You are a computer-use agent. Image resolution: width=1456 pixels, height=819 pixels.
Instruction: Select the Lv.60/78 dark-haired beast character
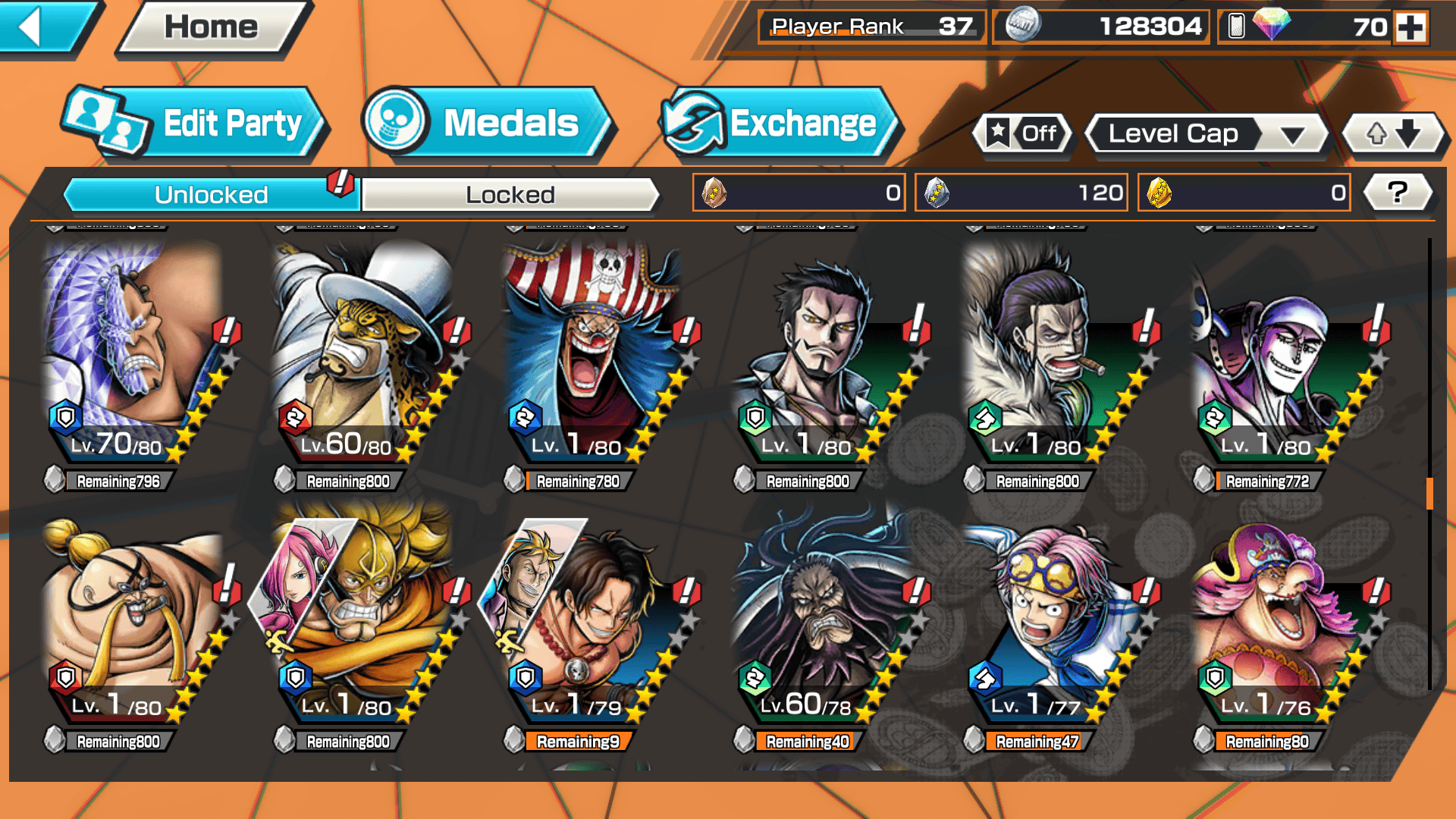(x=823, y=614)
